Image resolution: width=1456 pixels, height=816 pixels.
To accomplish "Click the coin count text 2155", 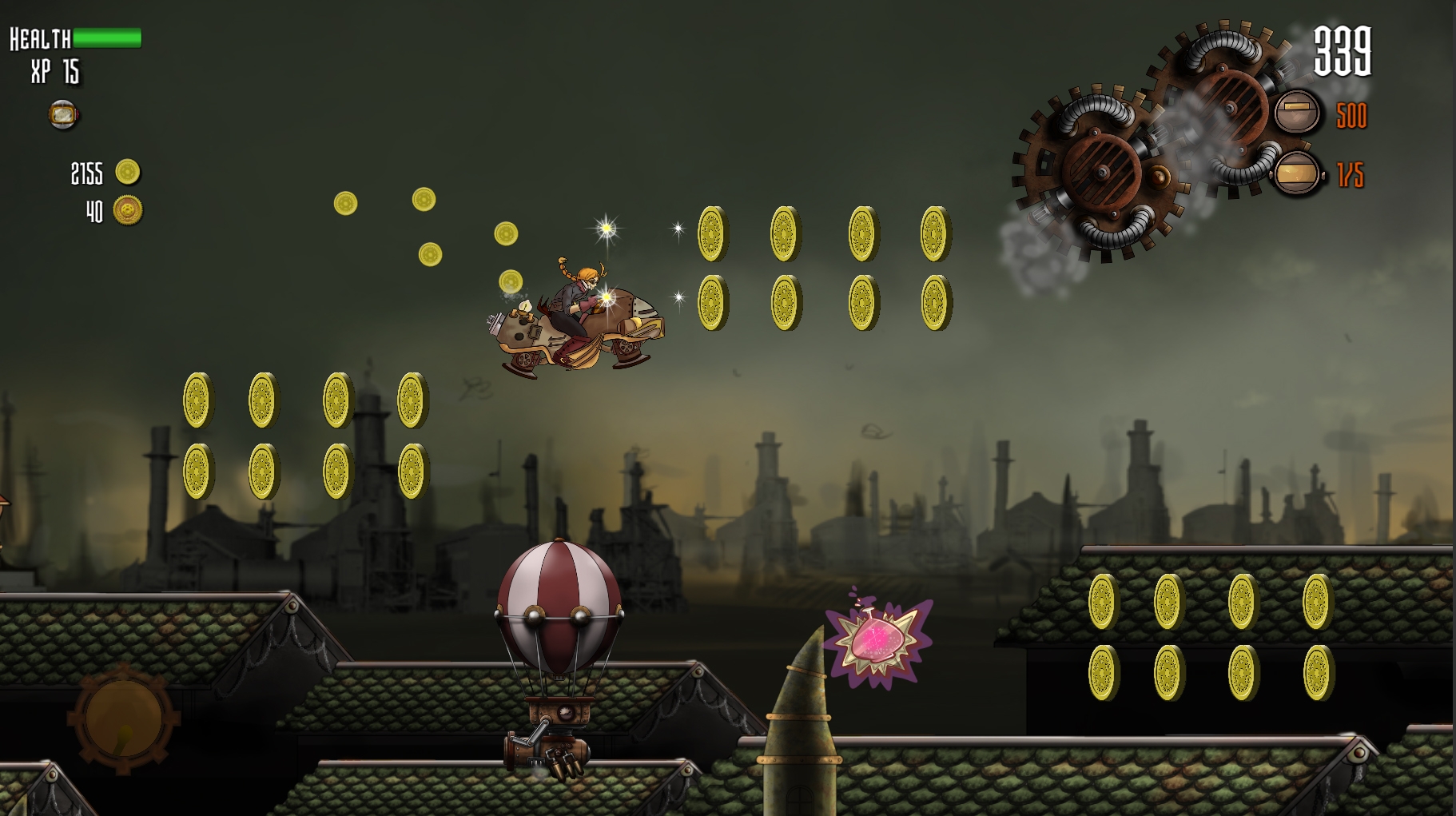I will click(86, 173).
